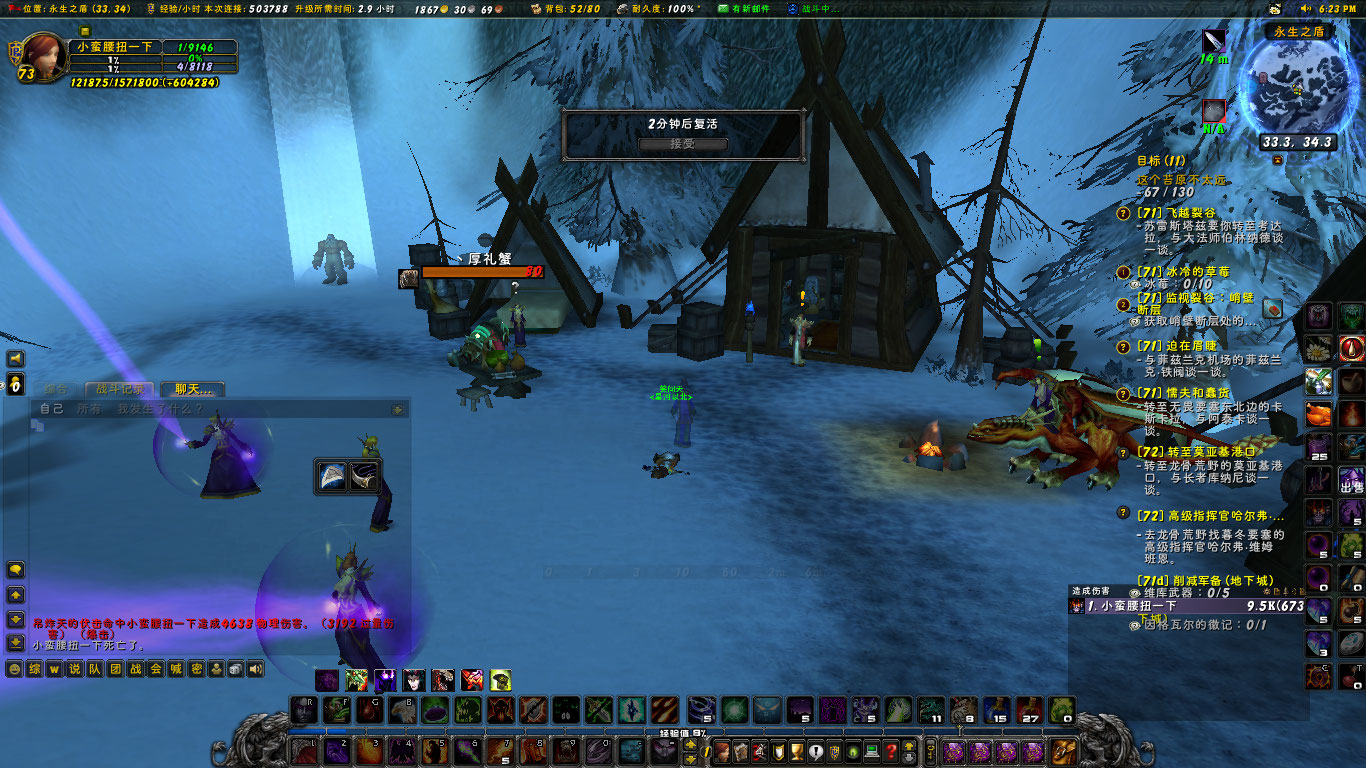Open the talents panel icon
This screenshot has height=768, width=1366.
(x=759, y=751)
